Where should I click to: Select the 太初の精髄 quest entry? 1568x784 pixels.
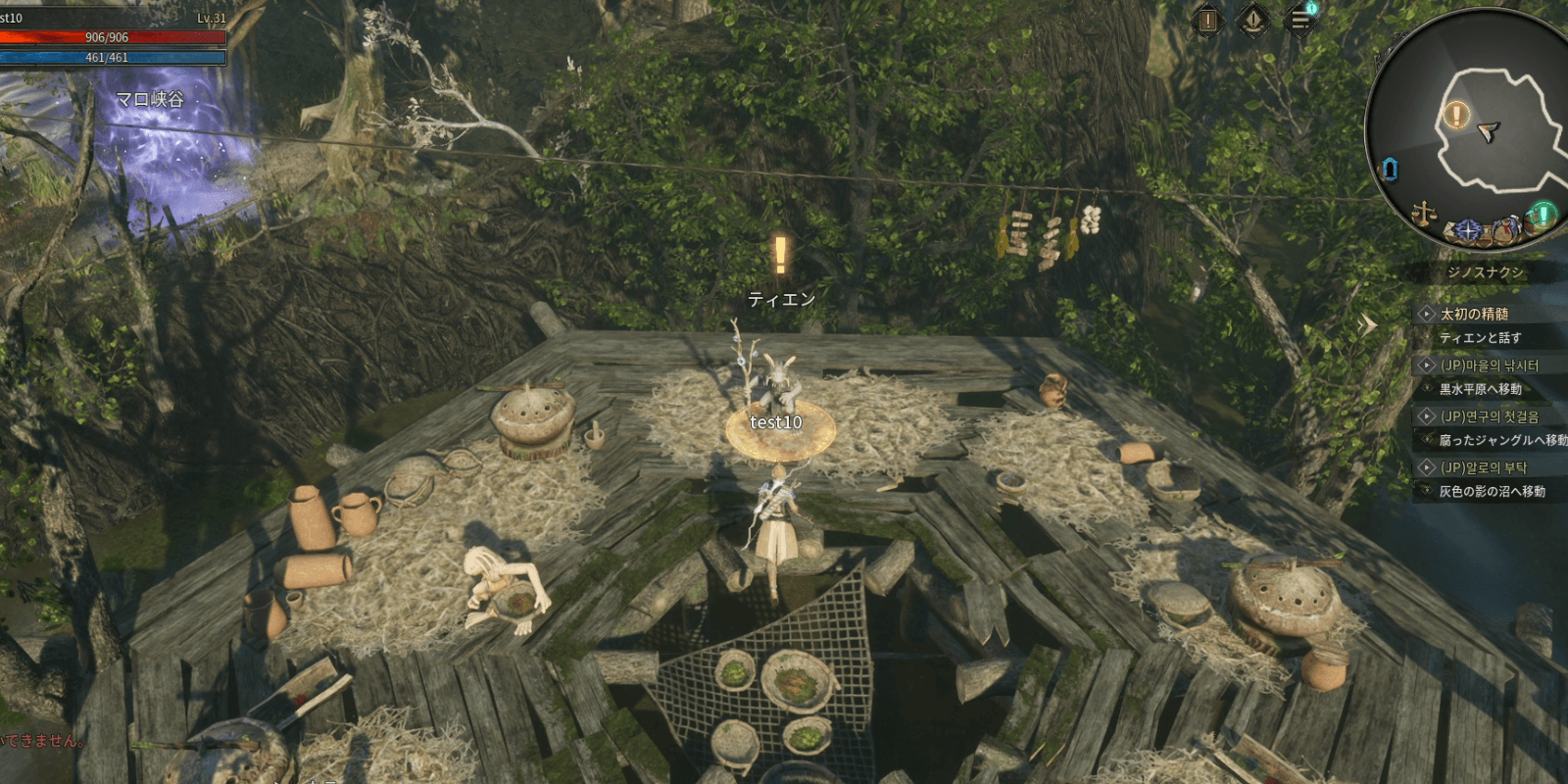(x=1474, y=314)
